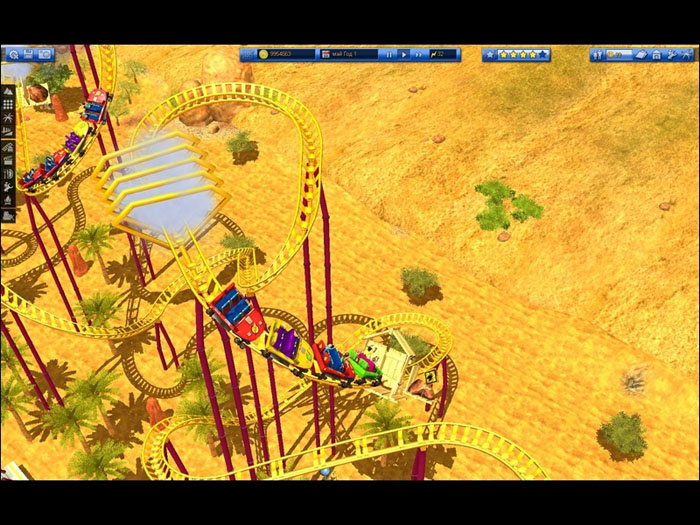This screenshot has width=700, height=525.
Task: Open the park star rating panel
Action: tap(523, 54)
